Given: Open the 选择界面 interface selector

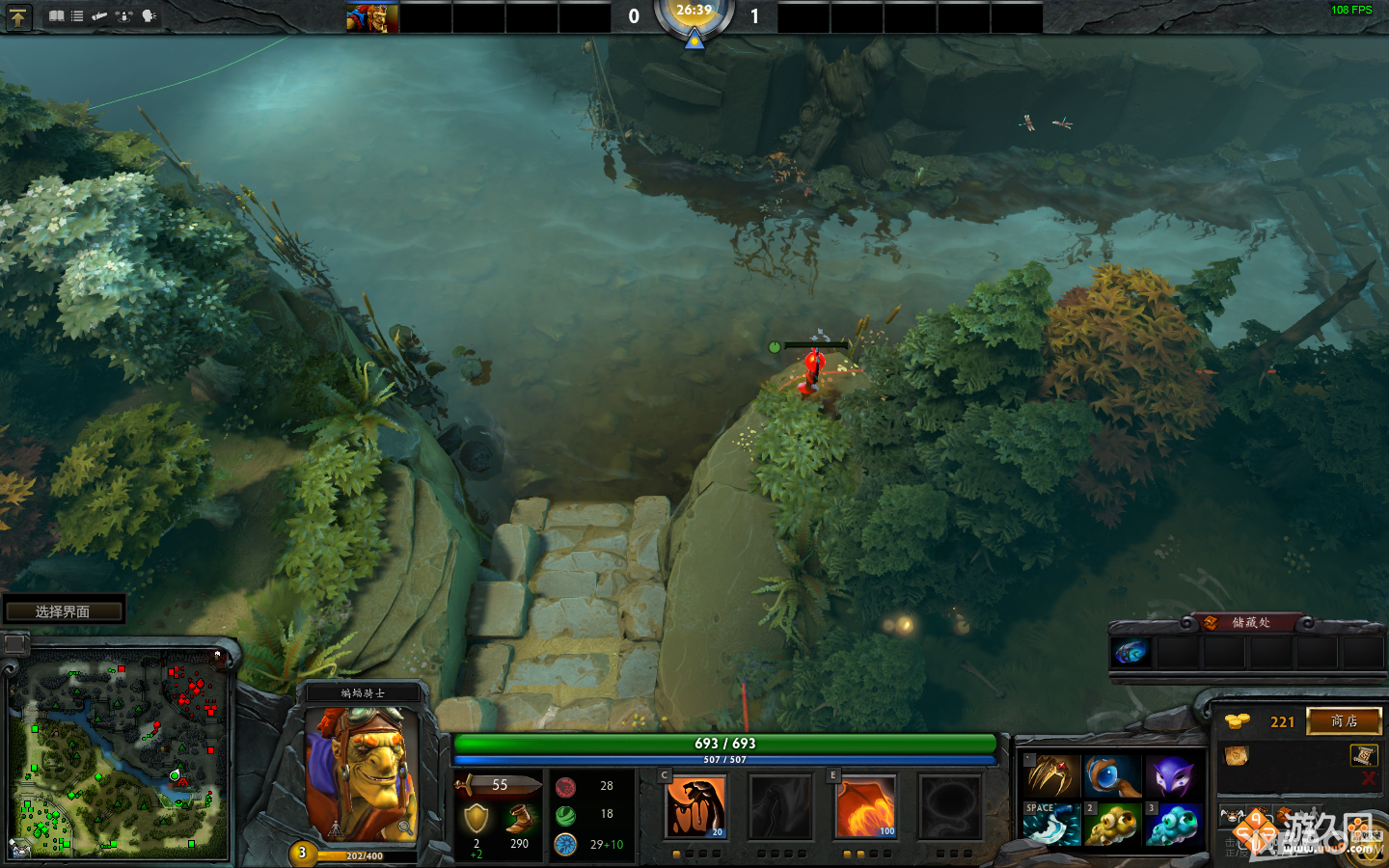Looking at the screenshot, I should [x=63, y=610].
